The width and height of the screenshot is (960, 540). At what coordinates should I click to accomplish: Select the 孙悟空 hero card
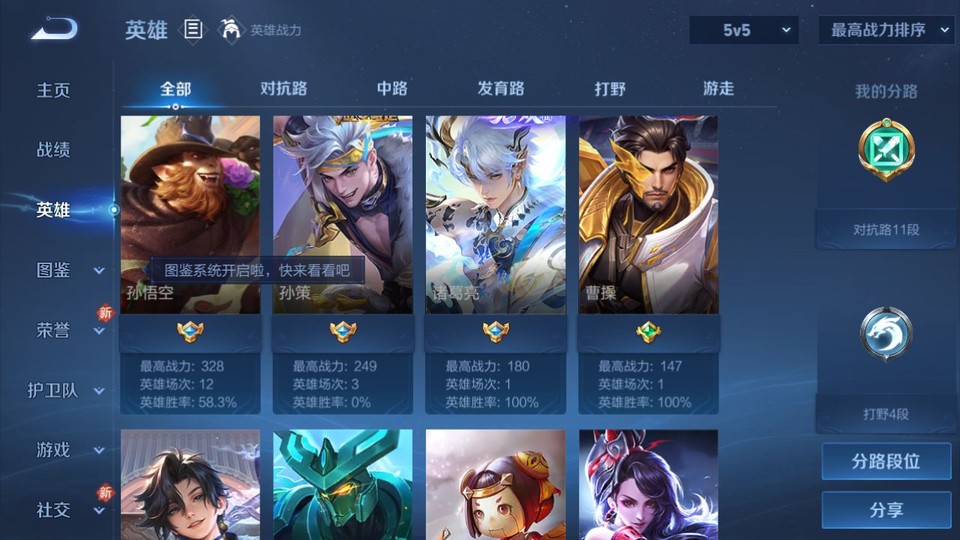click(190, 214)
